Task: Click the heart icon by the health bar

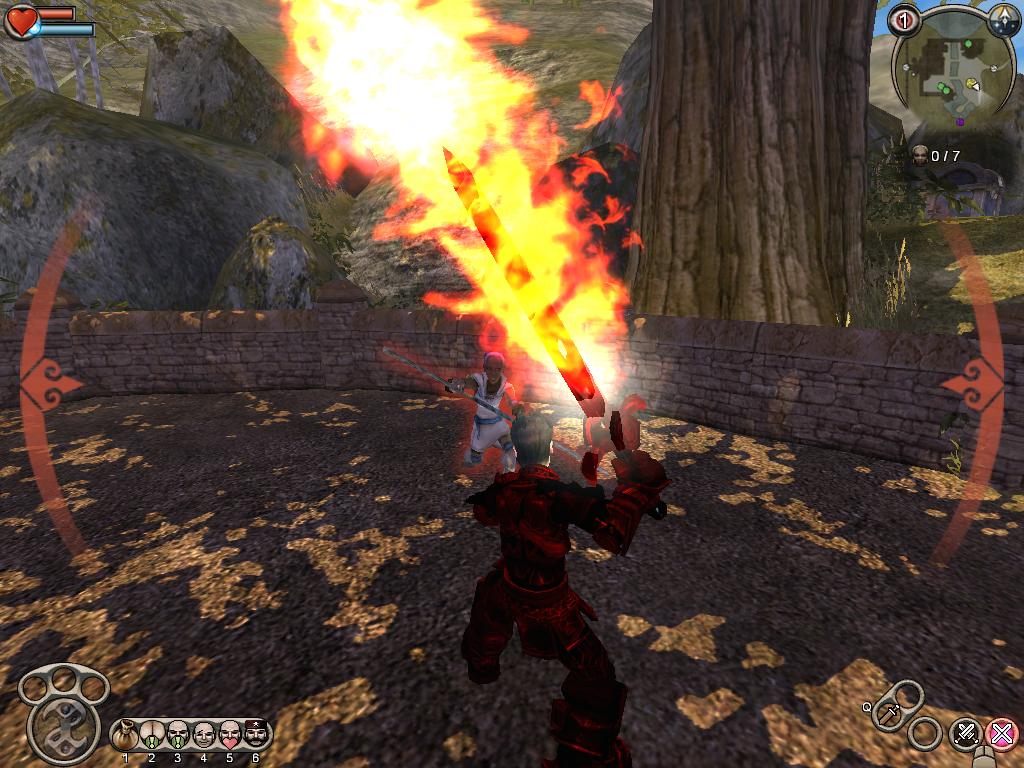Action: [20, 21]
